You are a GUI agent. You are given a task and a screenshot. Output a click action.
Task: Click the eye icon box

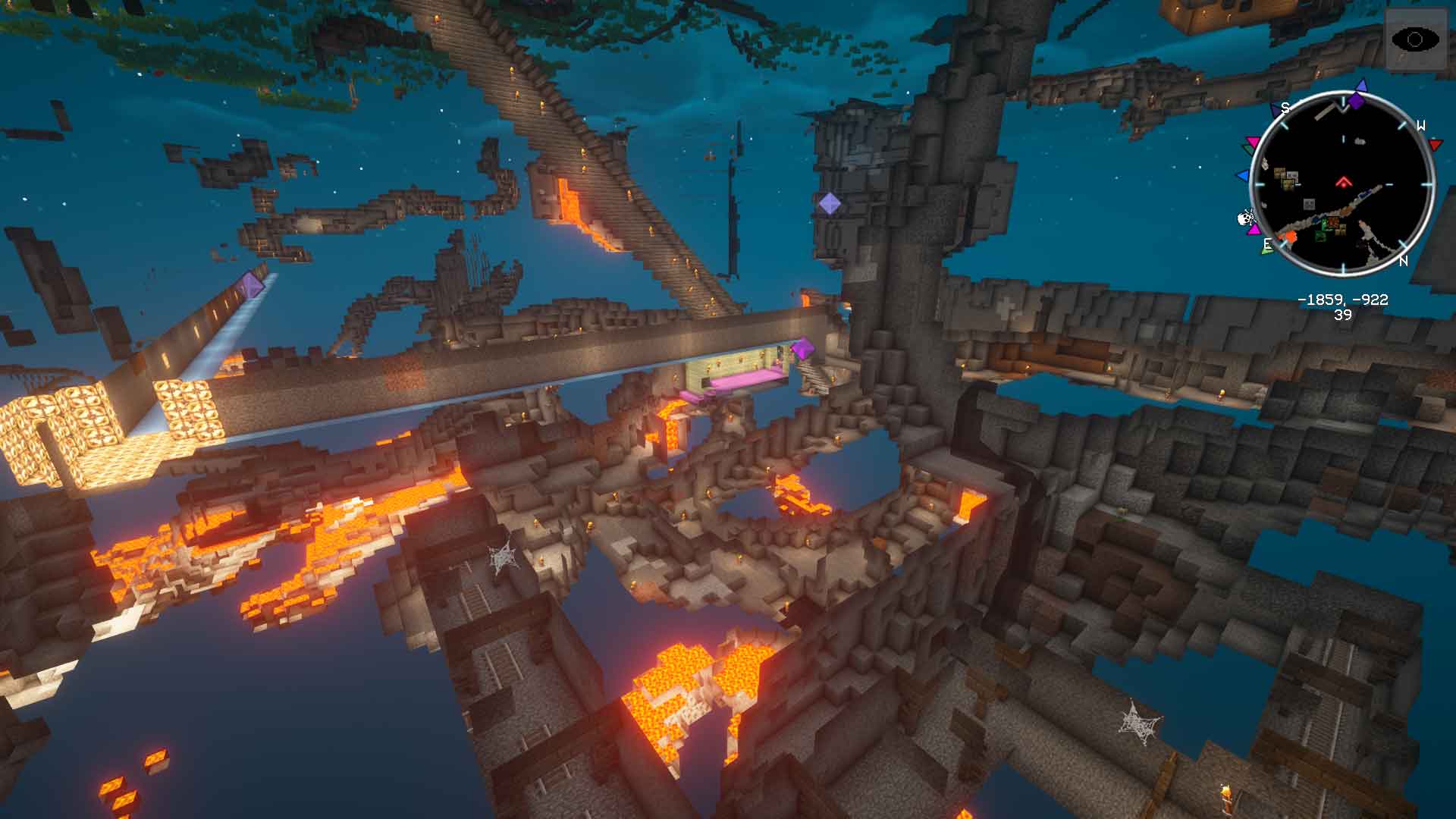[1415, 39]
